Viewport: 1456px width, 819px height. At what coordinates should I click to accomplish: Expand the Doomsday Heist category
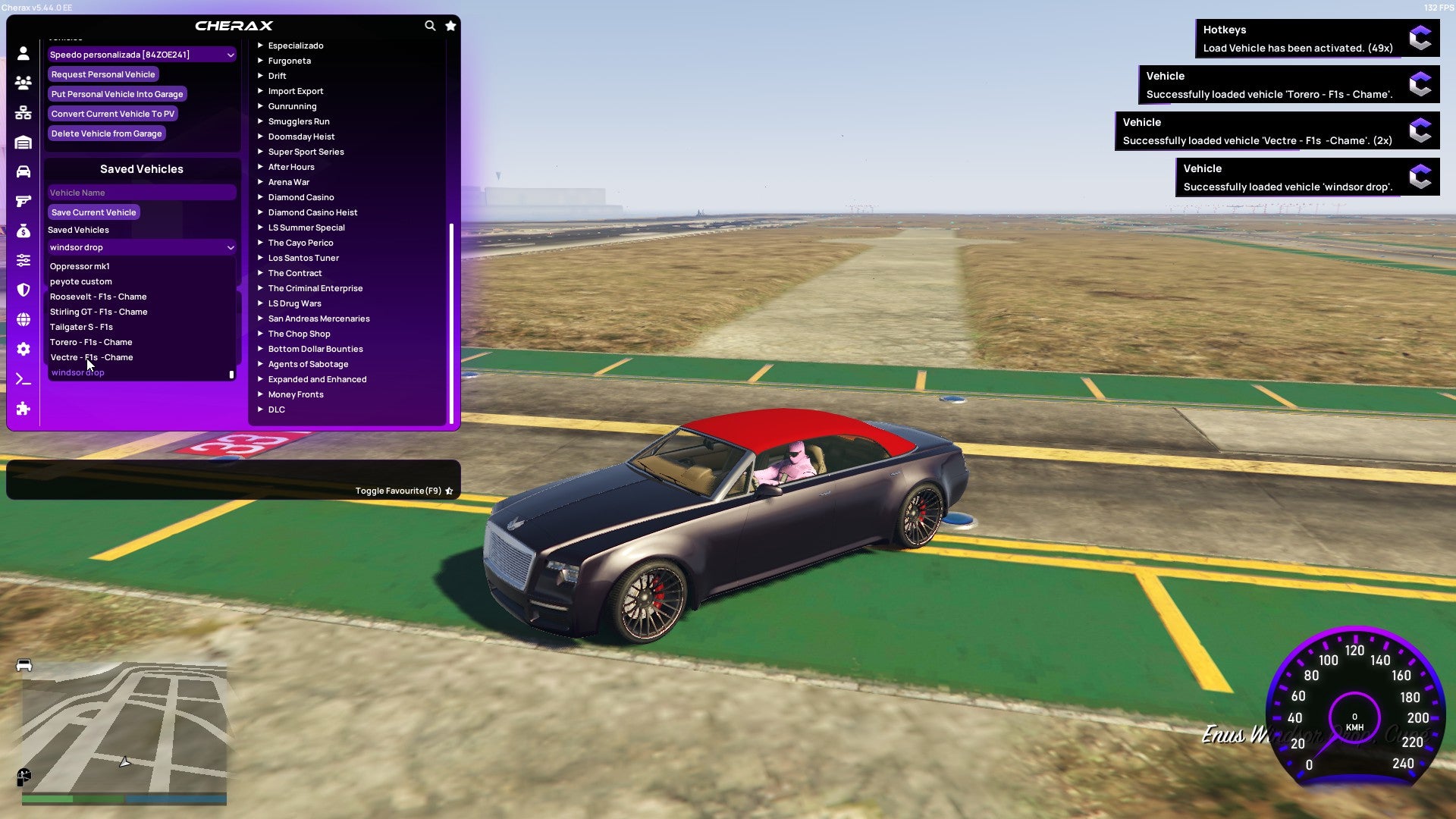[300, 136]
